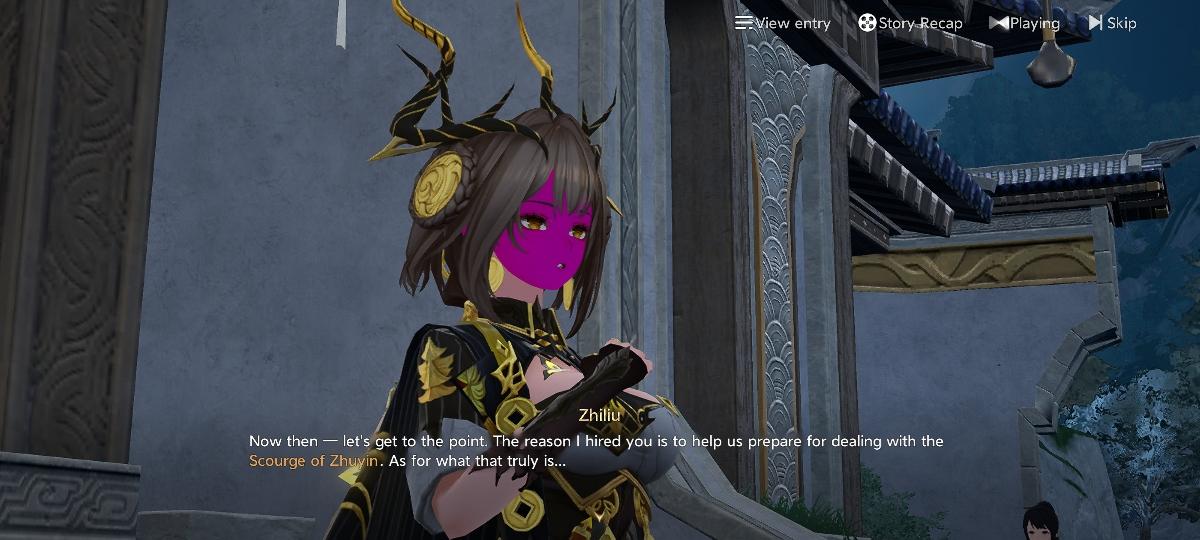Viewport: 1200px width, 540px height.
Task: Show the Story Recap
Action: pyautogui.click(x=910, y=23)
